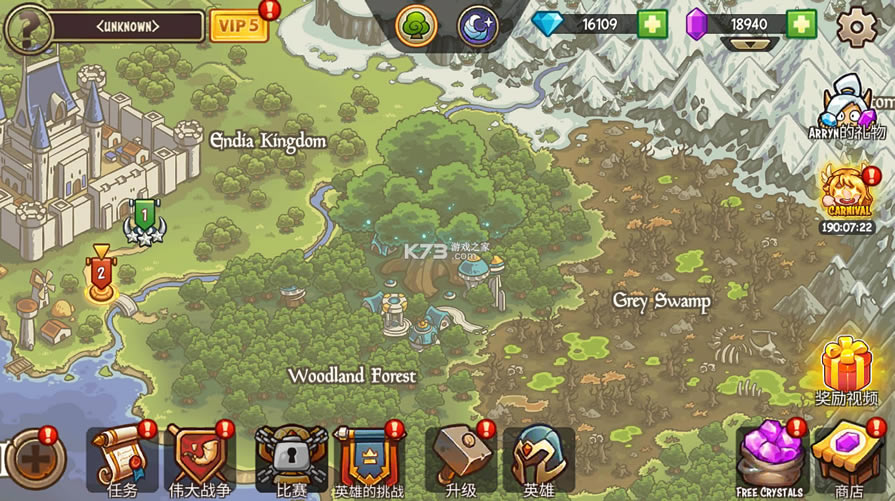The height and width of the screenshot is (501, 895).
Task: Select completed level 1 green flag
Action: click(x=144, y=218)
